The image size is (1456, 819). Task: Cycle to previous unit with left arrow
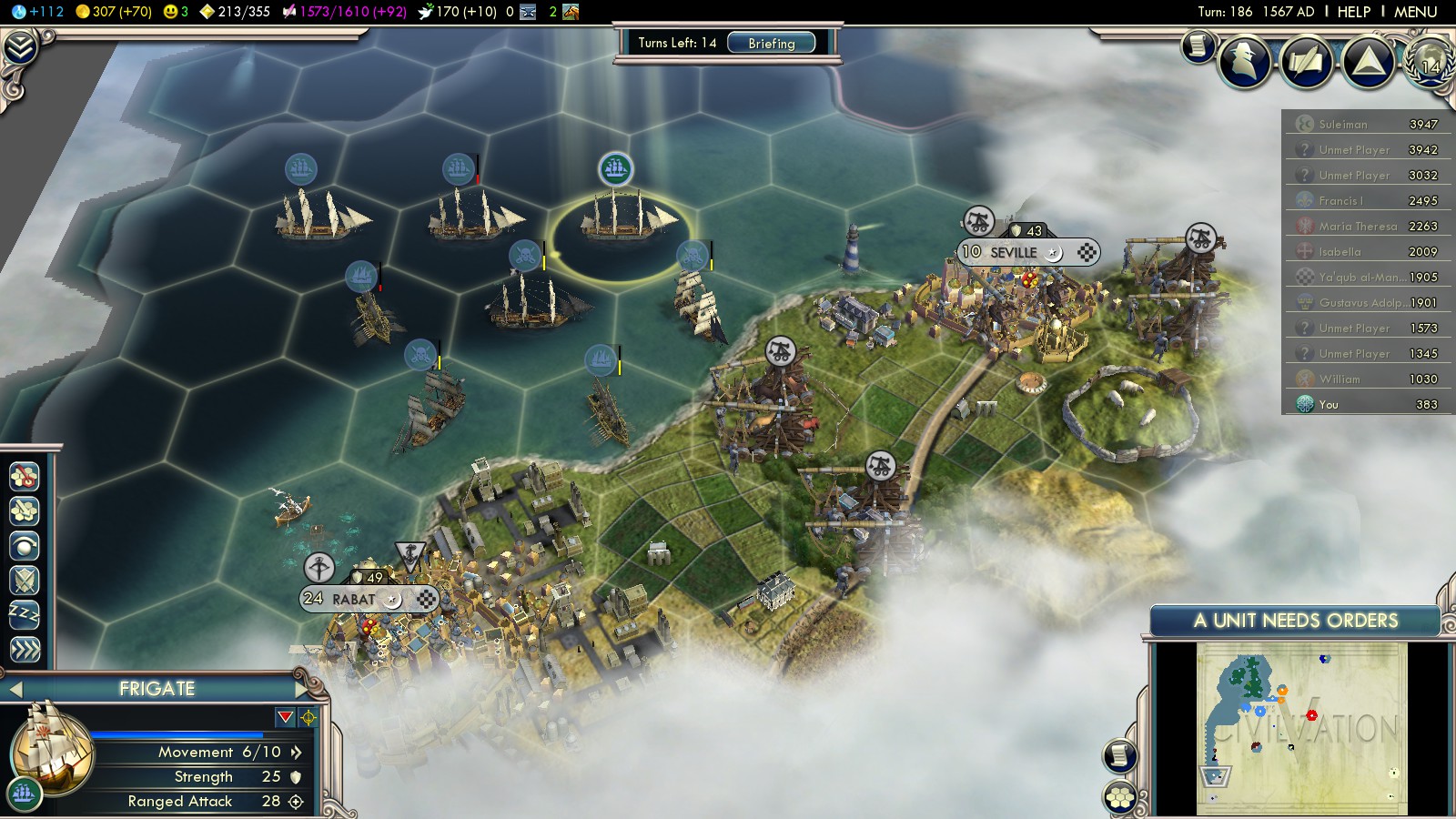pyautogui.click(x=15, y=689)
